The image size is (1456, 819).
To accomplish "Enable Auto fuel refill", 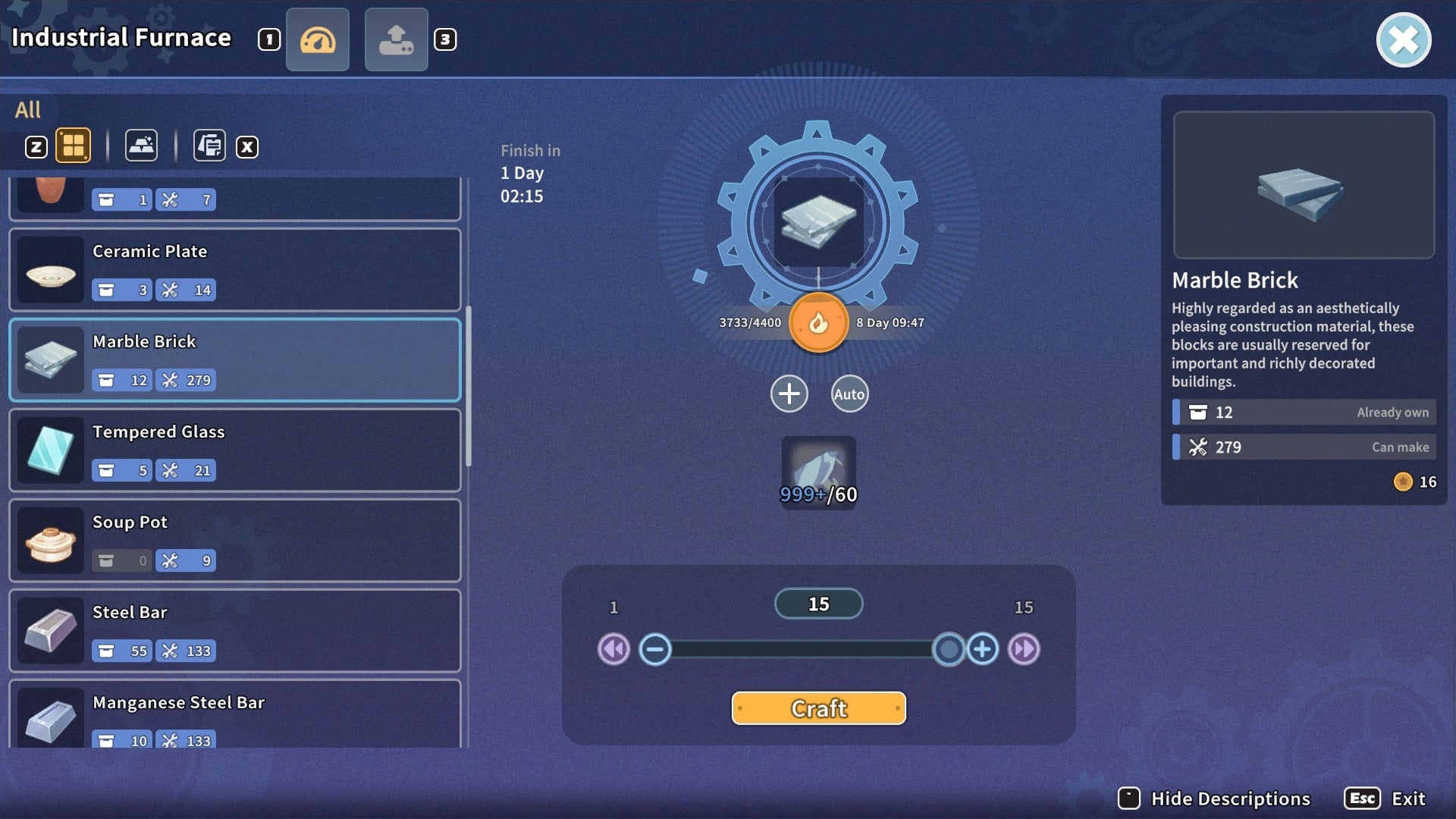I will pyautogui.click(x=849, y=394).
